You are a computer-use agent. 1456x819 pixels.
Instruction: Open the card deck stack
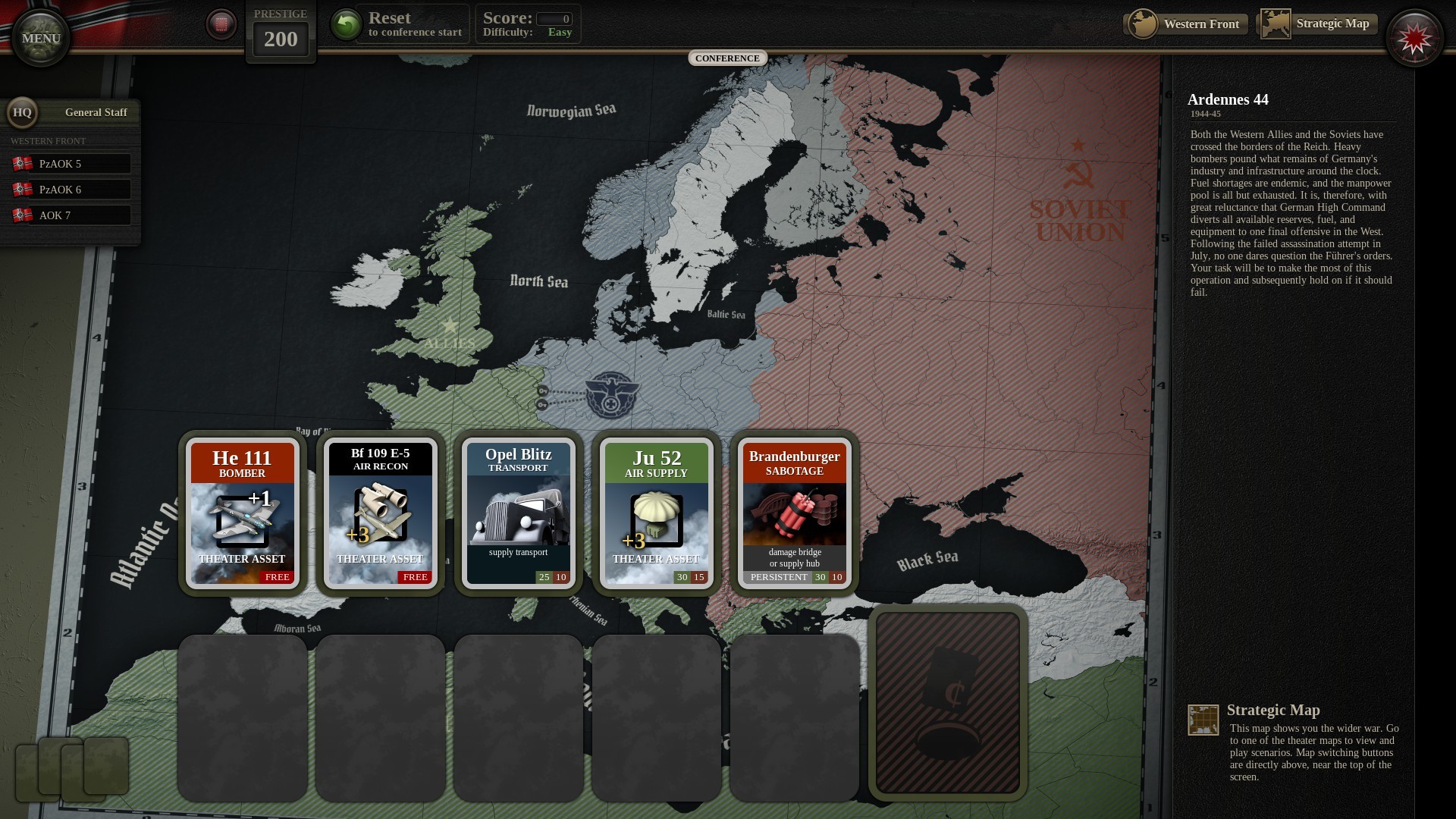72,767
